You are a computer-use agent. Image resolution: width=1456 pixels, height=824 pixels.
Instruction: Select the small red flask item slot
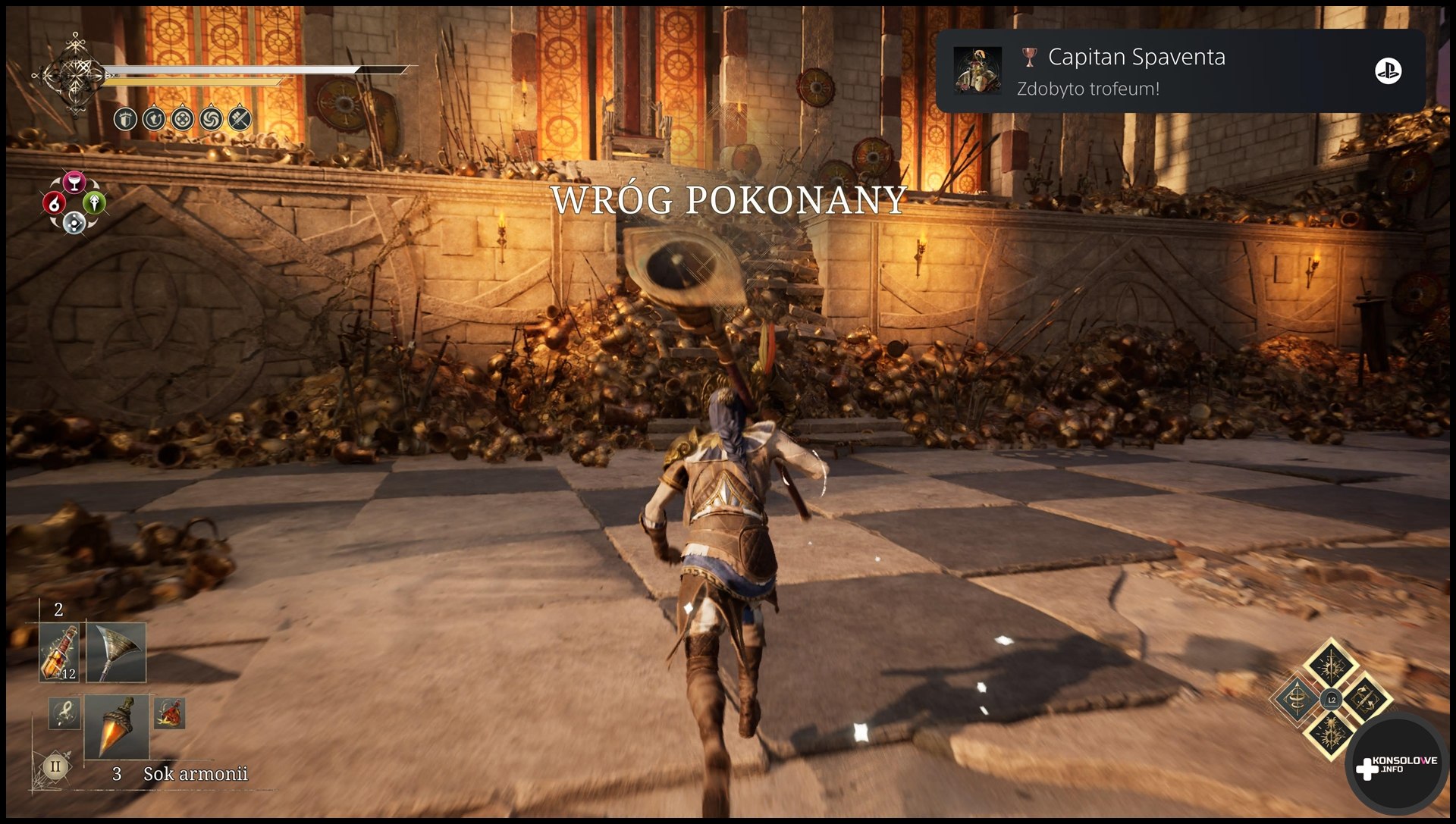169,713
